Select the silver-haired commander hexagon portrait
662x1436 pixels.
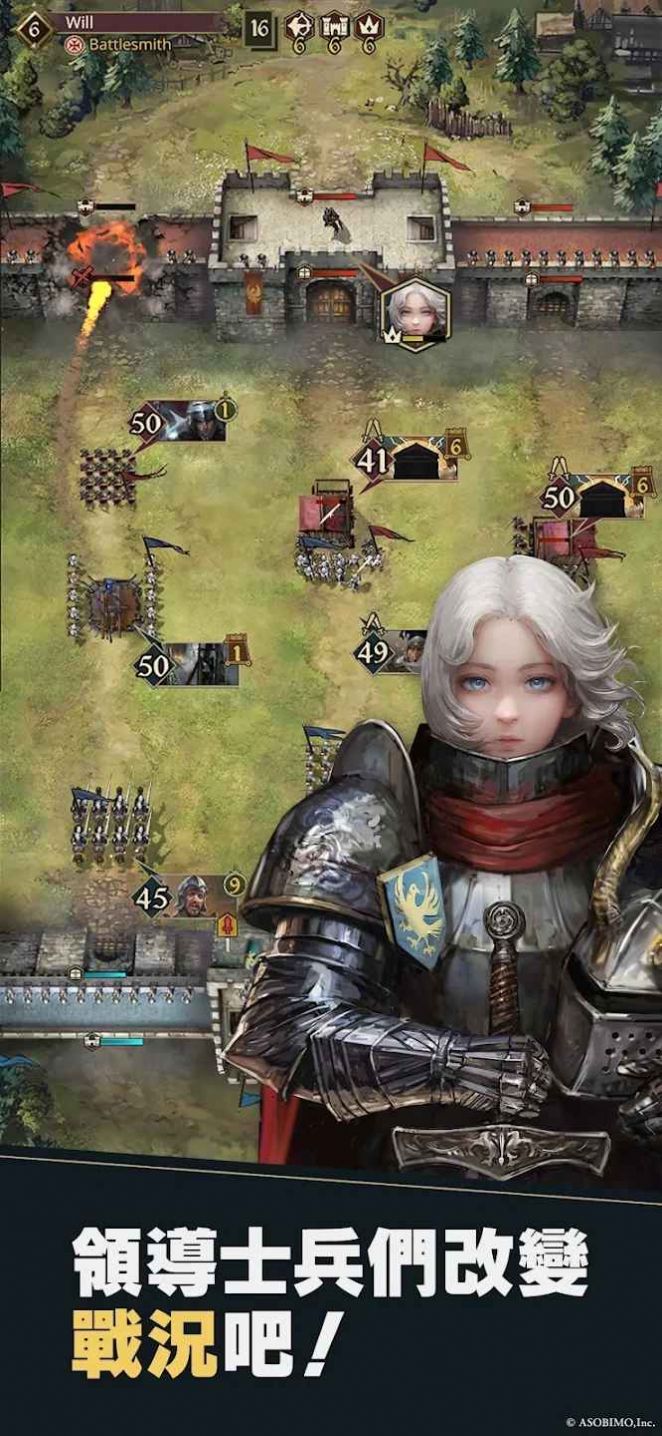click(415, 310)
